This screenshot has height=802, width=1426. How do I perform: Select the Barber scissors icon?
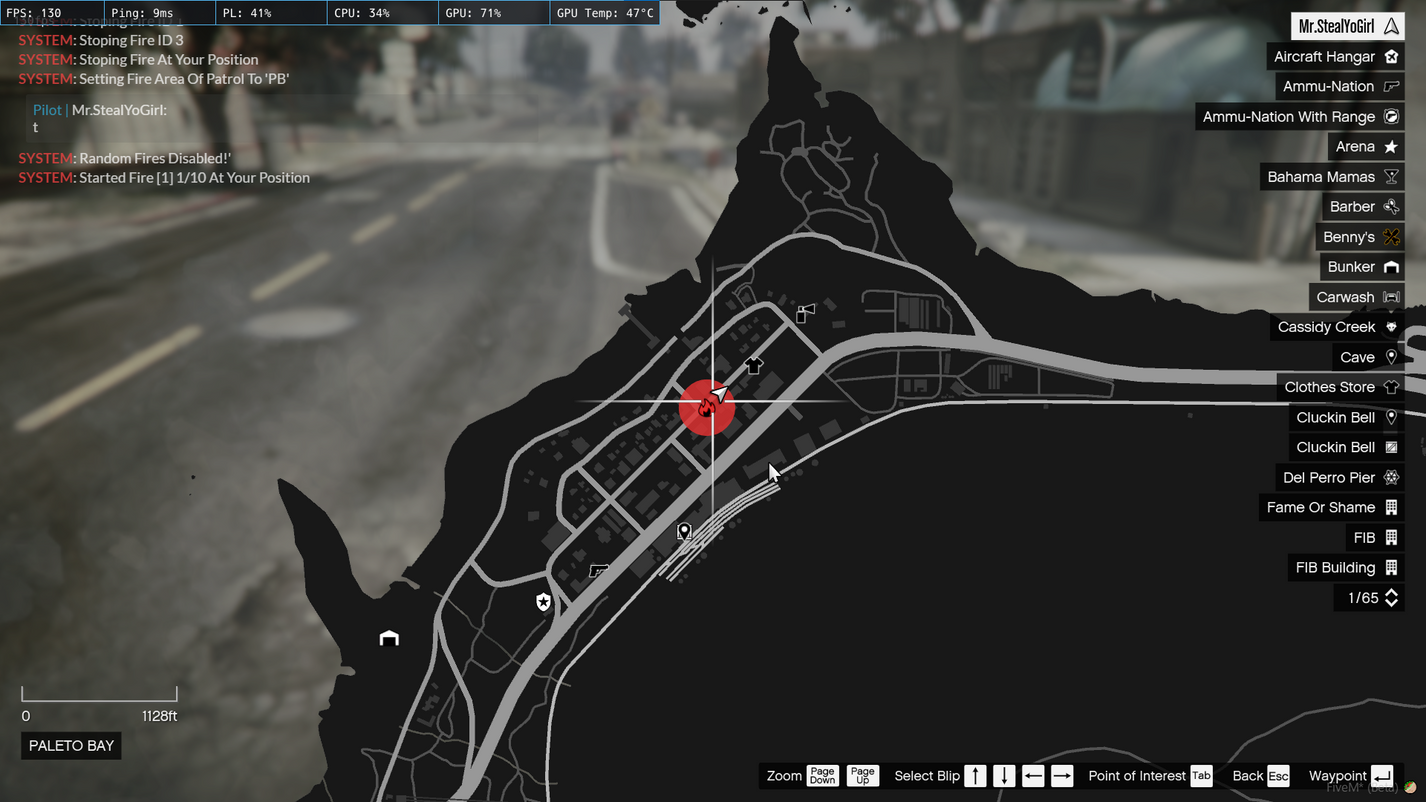(1390, 206)
